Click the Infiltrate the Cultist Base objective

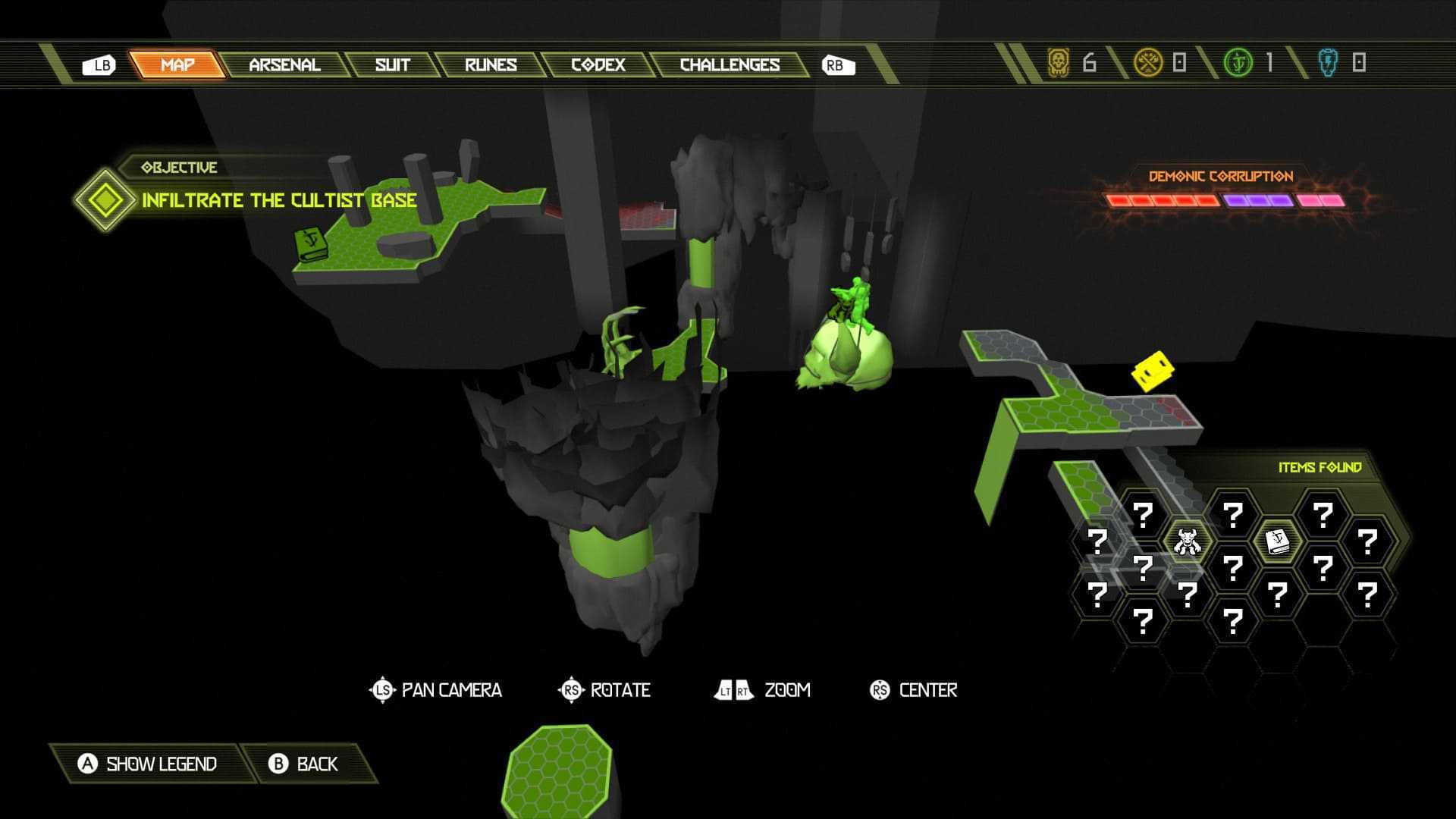278,200
